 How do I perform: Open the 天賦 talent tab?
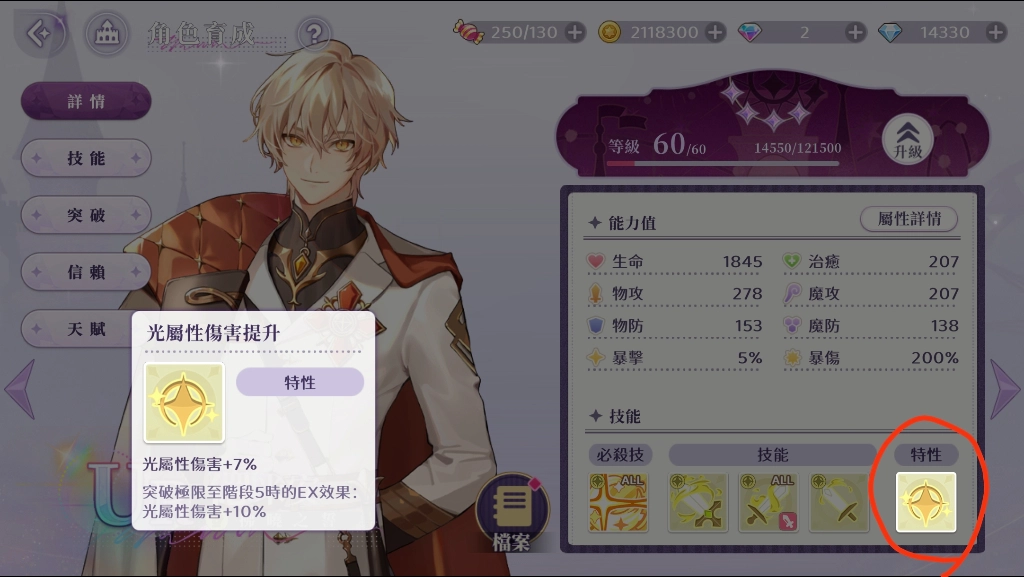87,329
